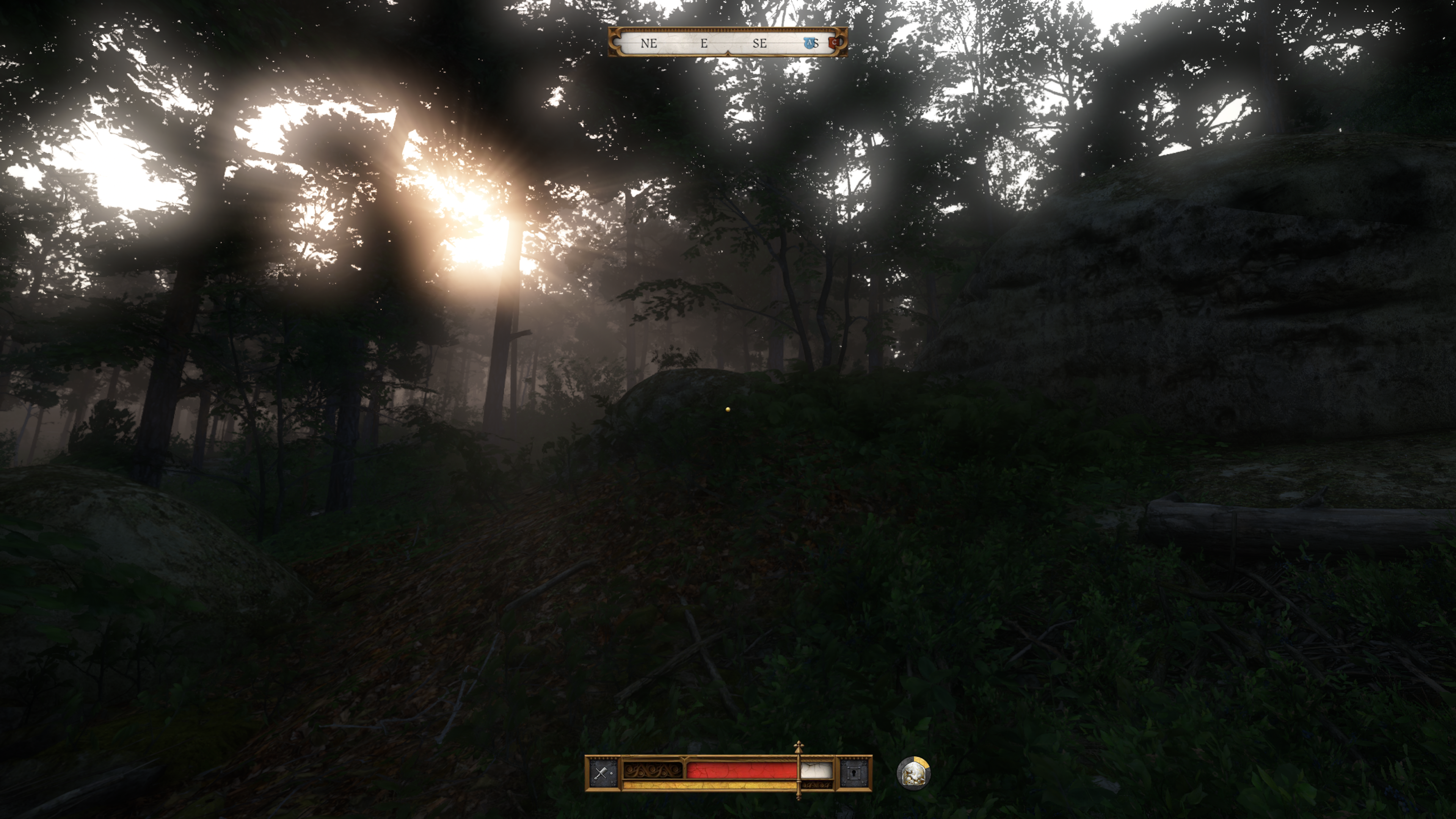Screen dimensions: 1456x819
Task: Select the red quest marker C
Action: tap(834, 42)
